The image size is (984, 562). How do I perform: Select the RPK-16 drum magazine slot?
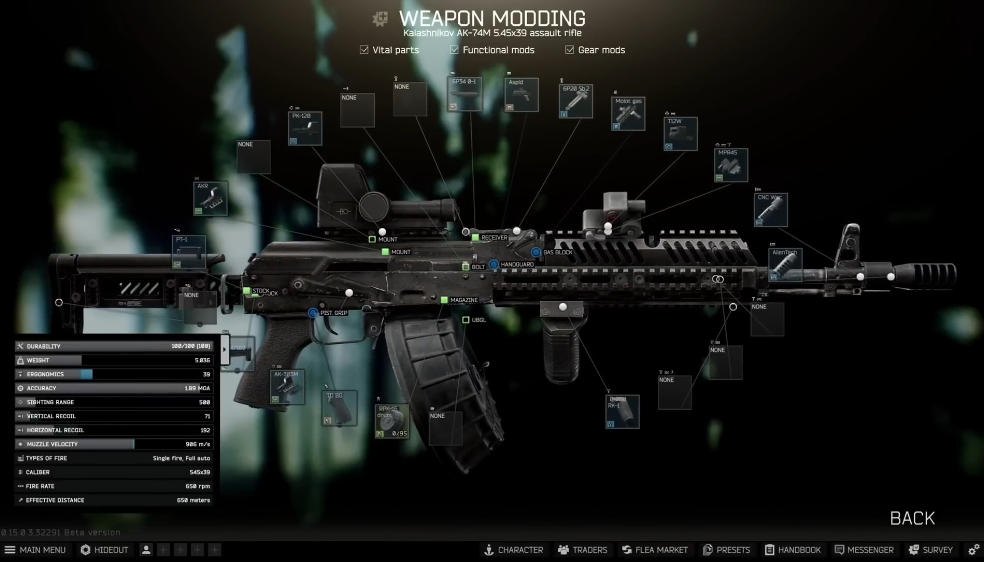[x=391, y=421]
